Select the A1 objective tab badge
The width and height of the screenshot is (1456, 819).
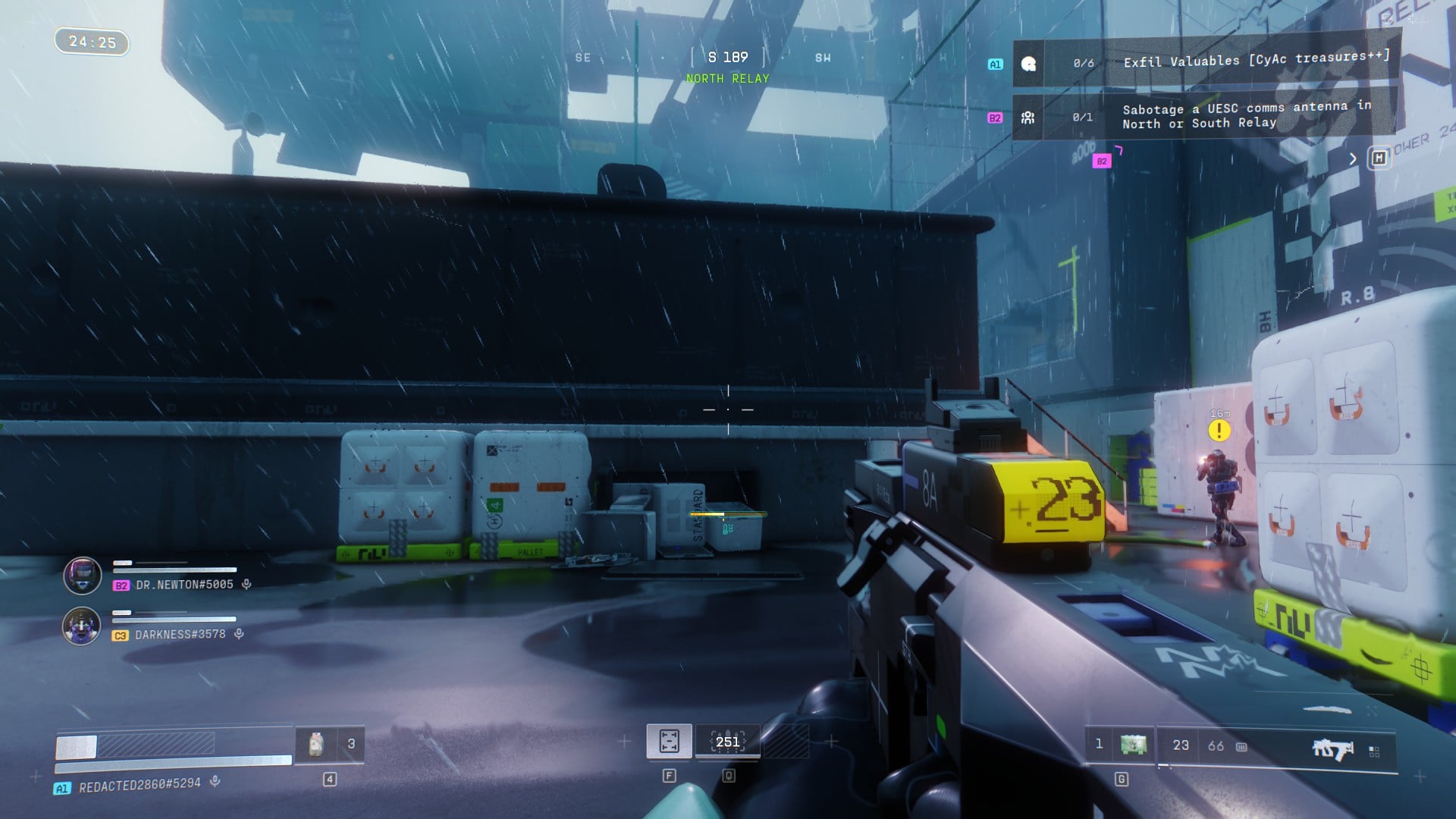click(996, 64)
